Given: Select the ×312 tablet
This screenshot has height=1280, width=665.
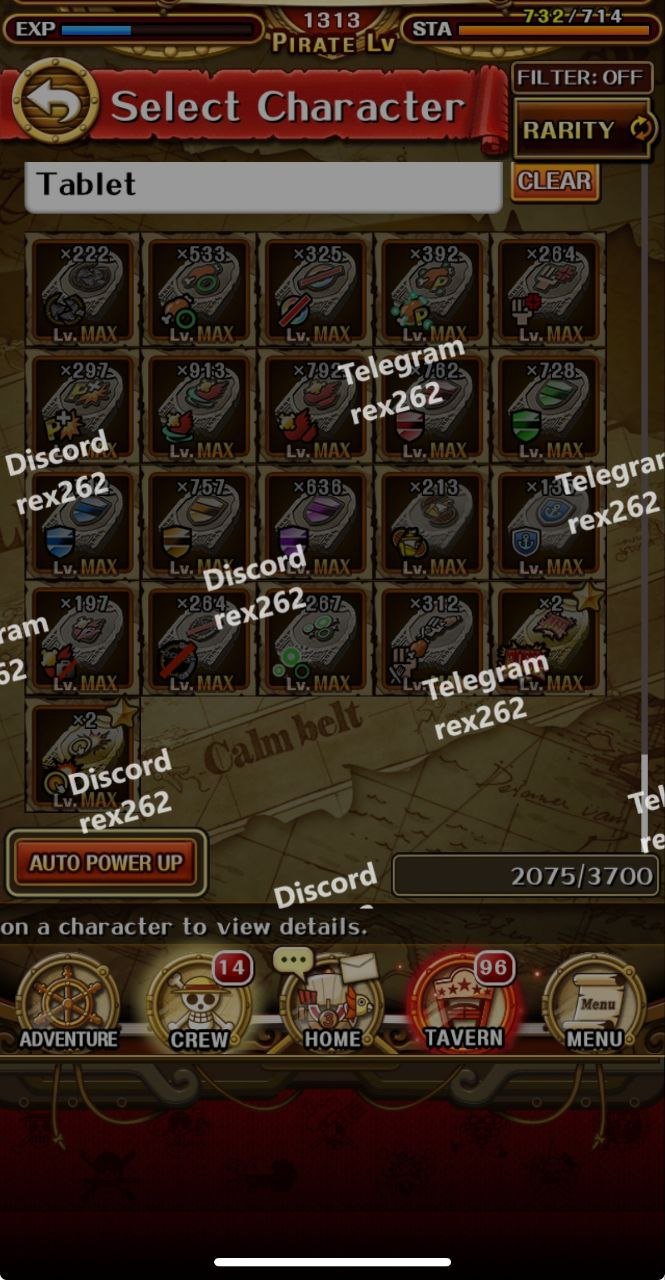Looking at the screenshot, I should point(432,639).
